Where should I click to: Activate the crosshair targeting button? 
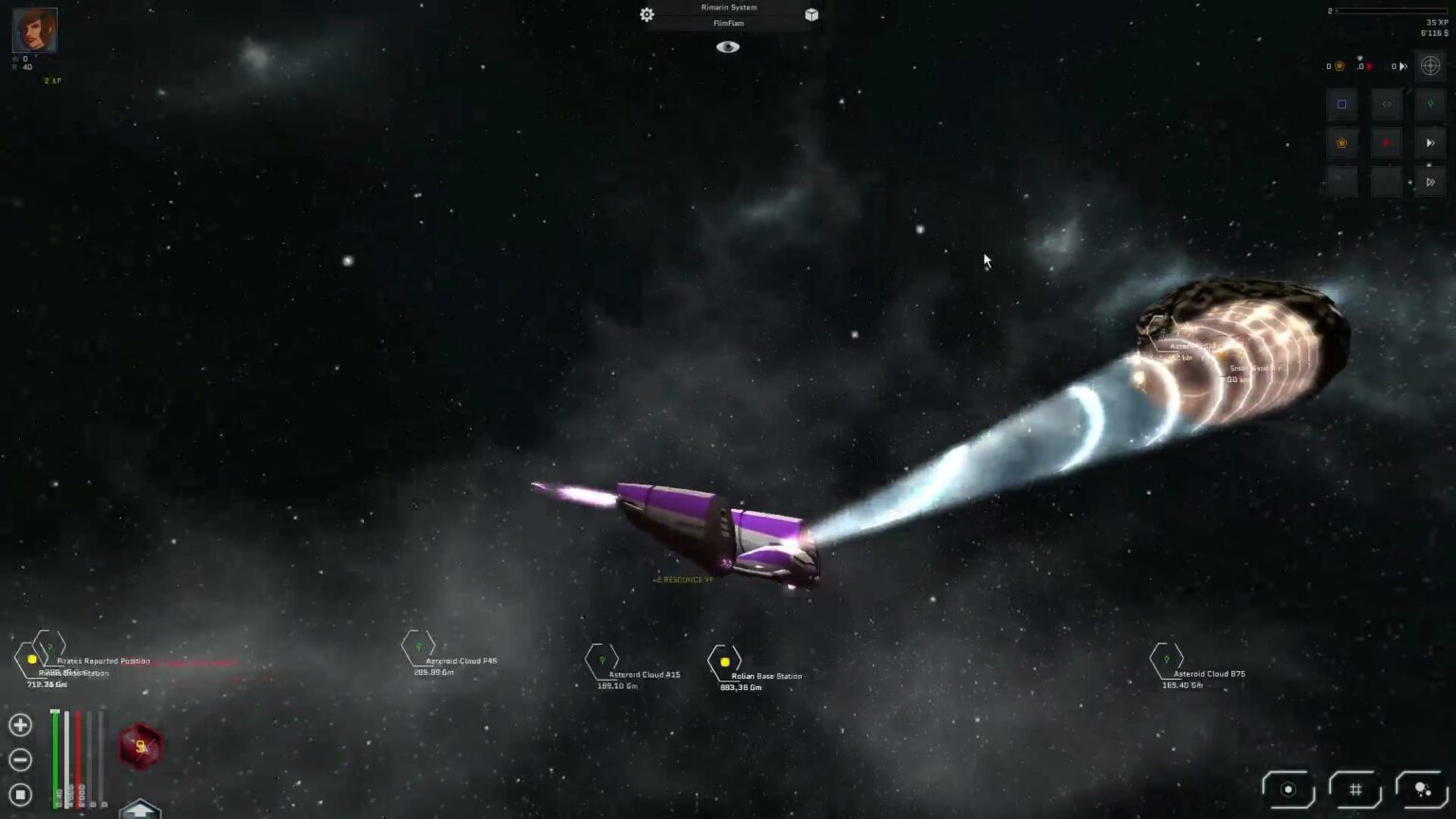[1430, 65]
